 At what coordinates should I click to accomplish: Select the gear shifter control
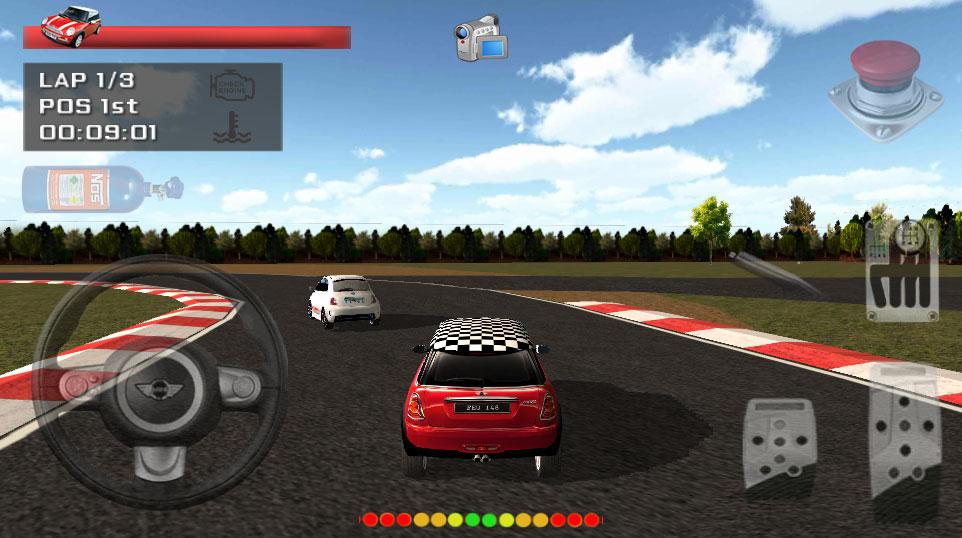tap(900, 271)
